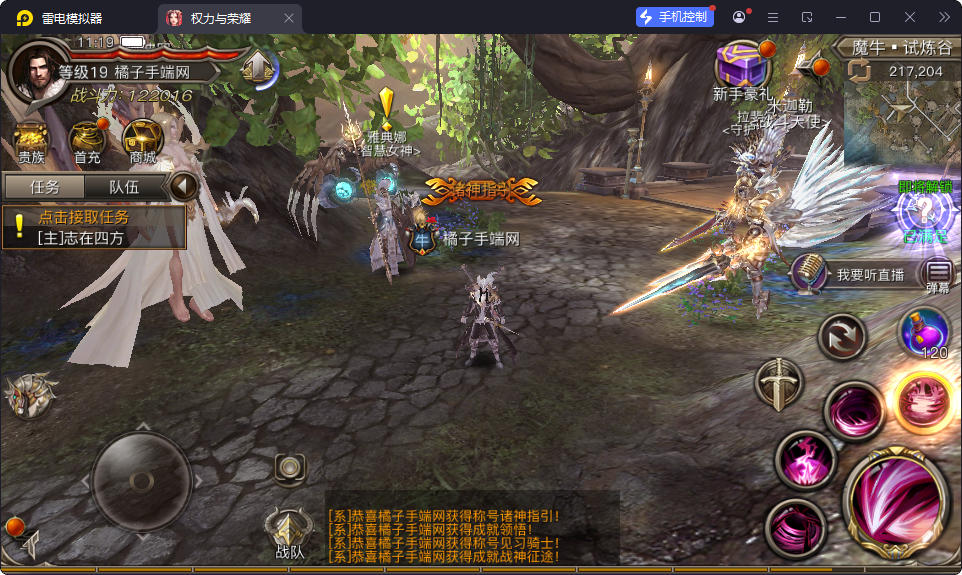Image resolution: width=962 pixels, height=575 pixels.
Task: Collapse the quest panel with the arrow
Action: click(183, 187)
